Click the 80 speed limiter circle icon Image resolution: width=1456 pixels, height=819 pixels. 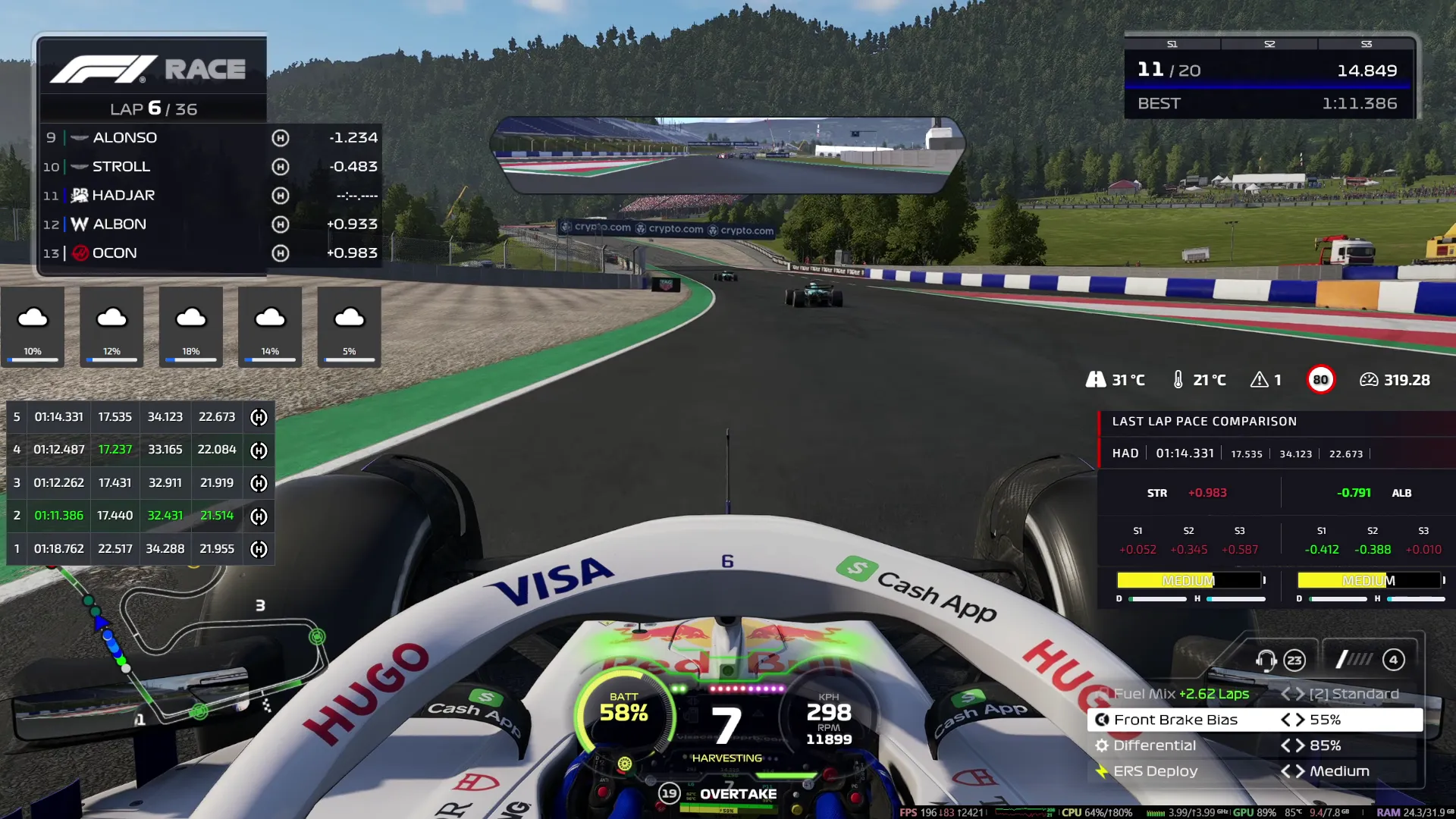1321,379
